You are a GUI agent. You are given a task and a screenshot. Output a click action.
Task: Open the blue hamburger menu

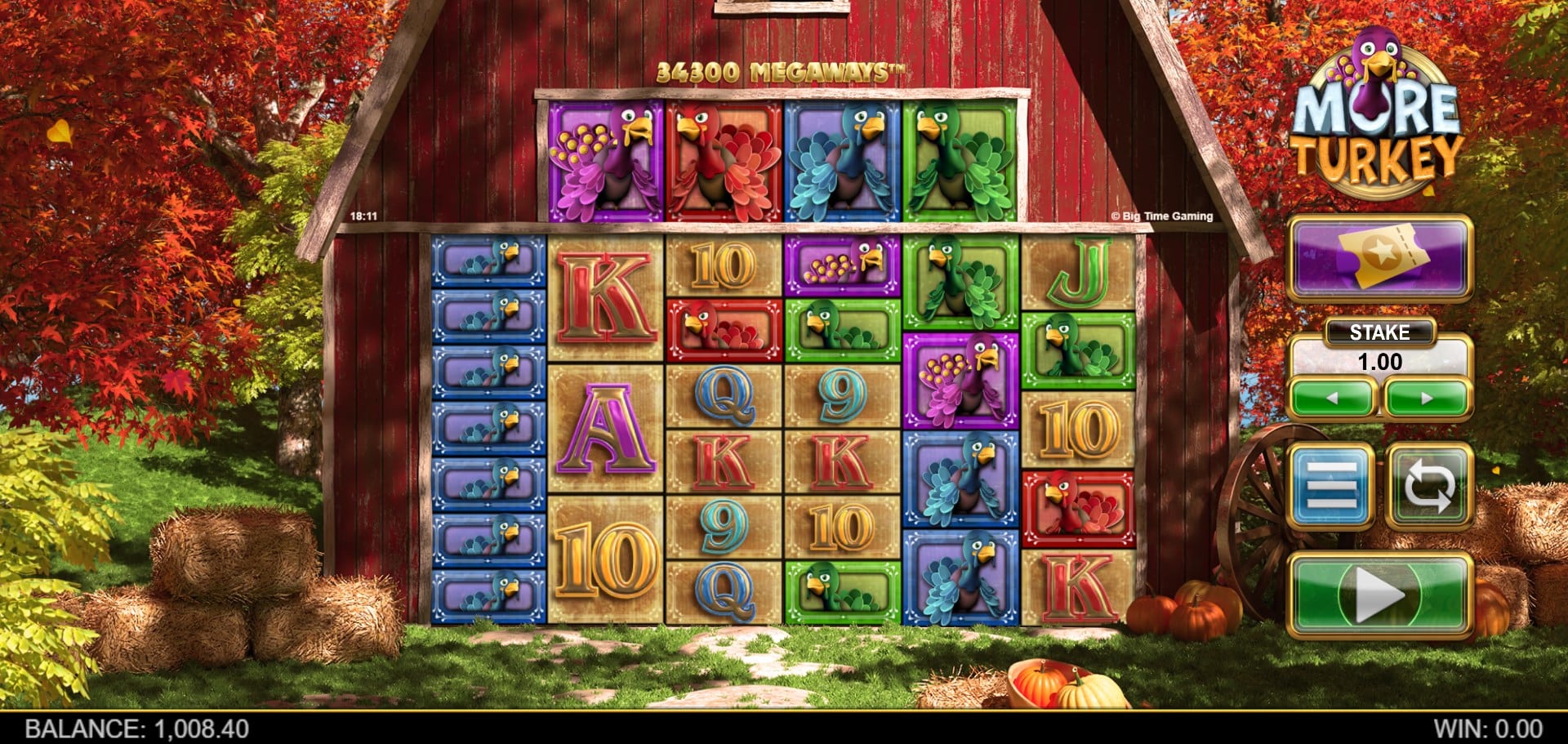pos(1331,486)
